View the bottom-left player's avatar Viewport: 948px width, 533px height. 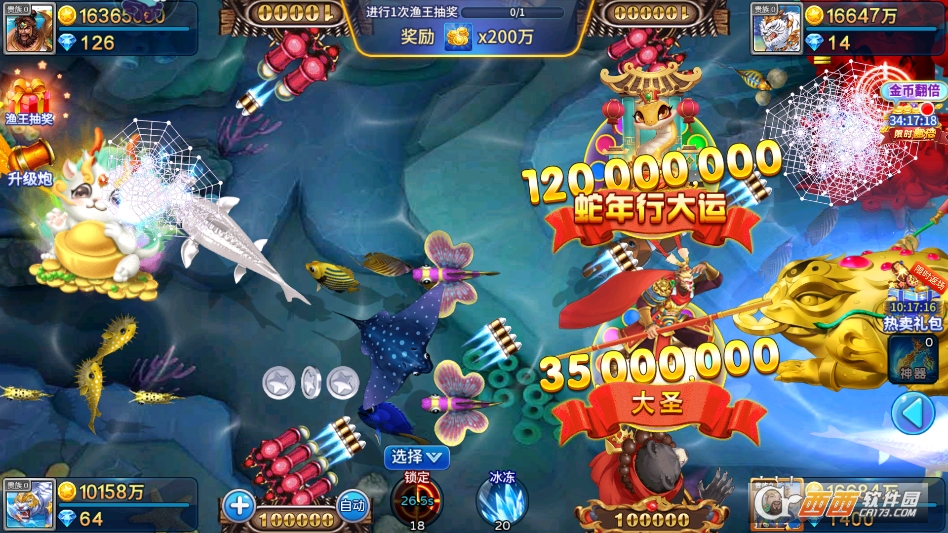29,505
